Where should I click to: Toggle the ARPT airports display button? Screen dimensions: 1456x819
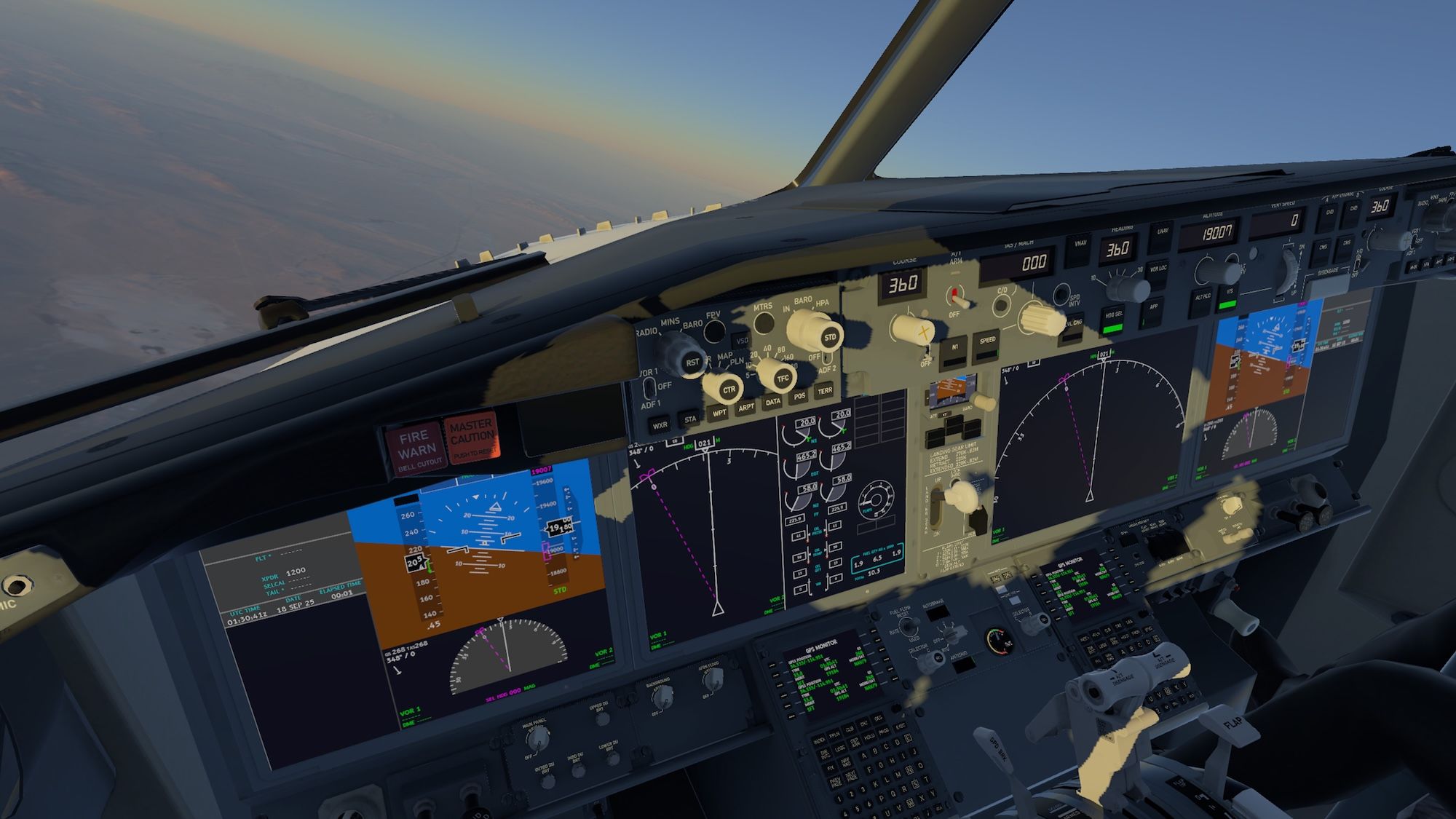coord(746,408)
